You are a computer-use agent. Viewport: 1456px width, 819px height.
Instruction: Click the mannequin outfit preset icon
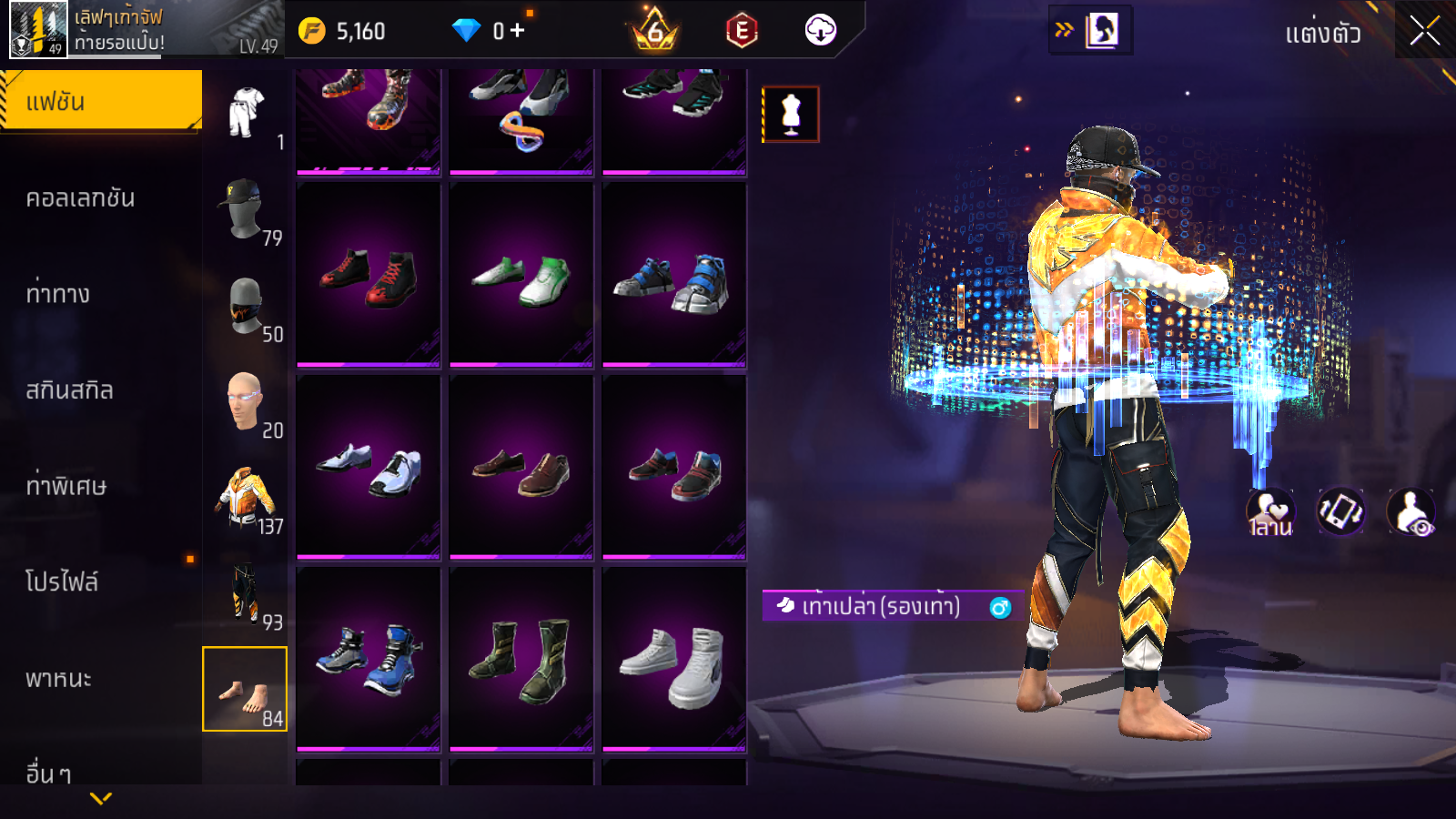point(791,115)
